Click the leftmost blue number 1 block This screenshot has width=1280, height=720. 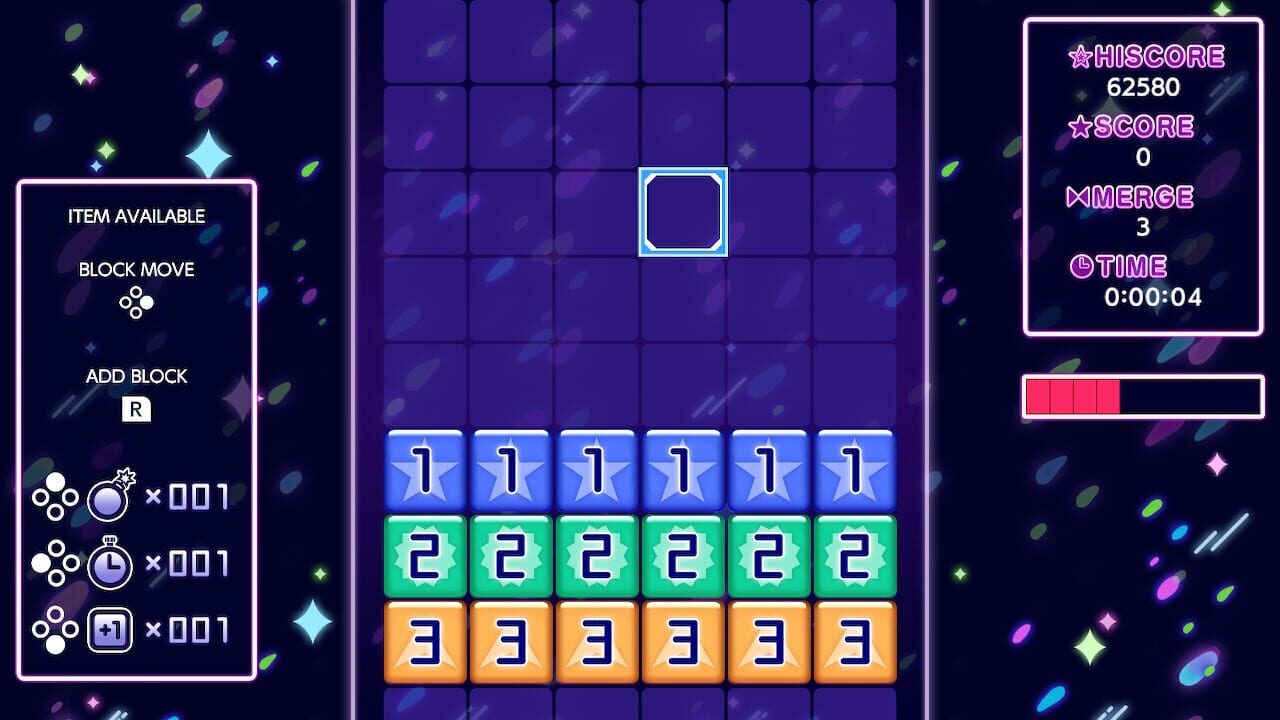(424, 470)
